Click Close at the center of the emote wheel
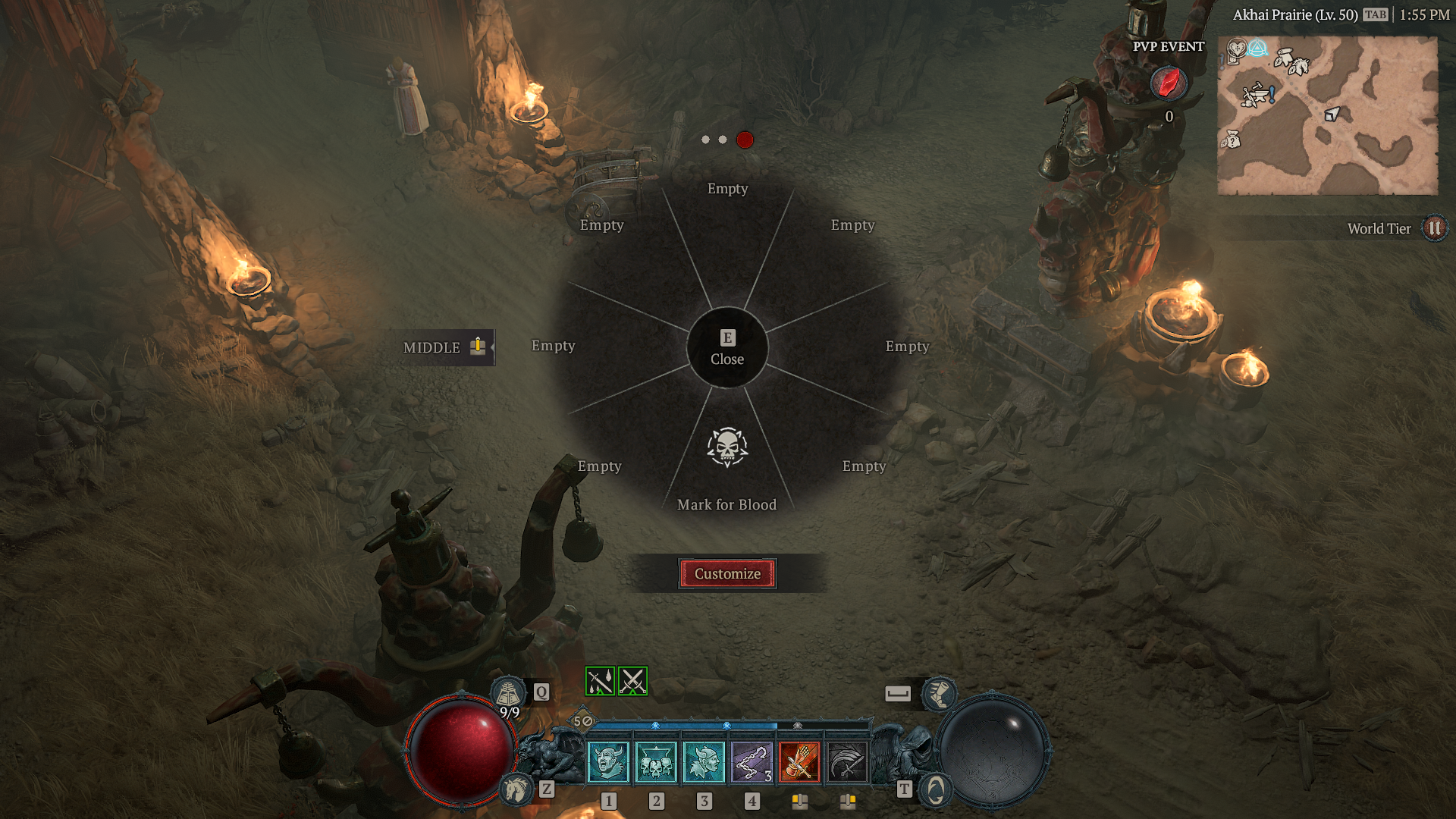 tap(726, 349)
